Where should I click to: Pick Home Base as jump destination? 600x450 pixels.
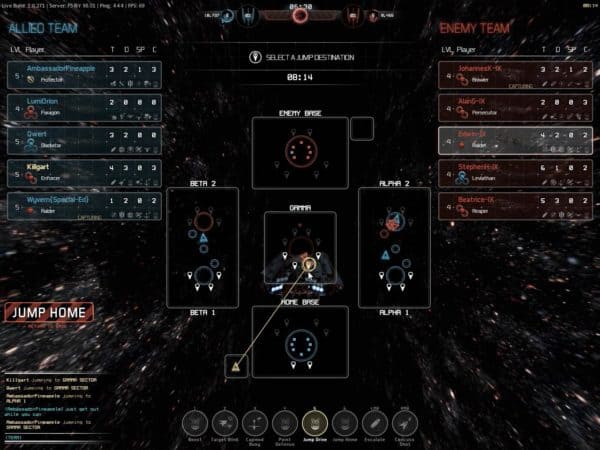[299, 342]
